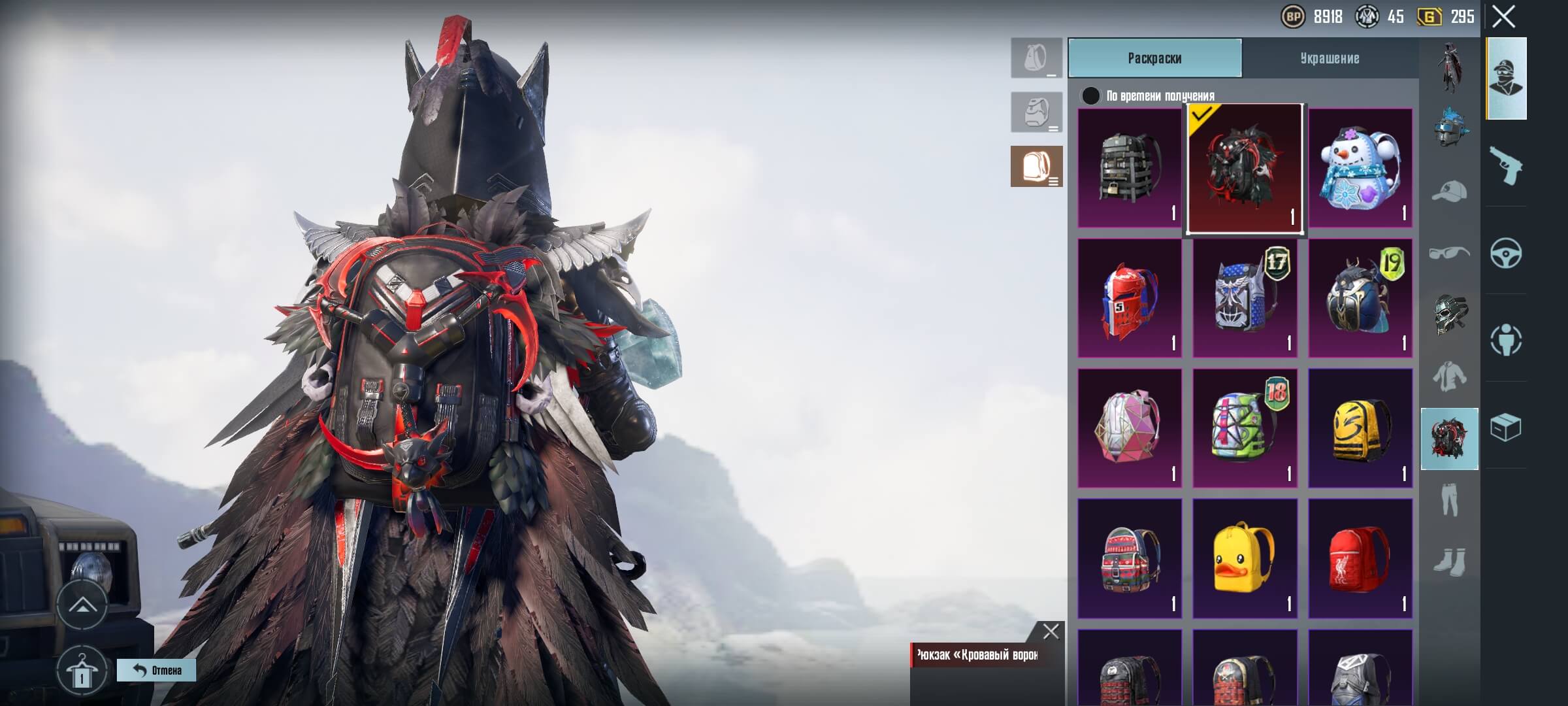Close the inventory screen with the X
The image size is (1568, 706).
(1503, 17)
